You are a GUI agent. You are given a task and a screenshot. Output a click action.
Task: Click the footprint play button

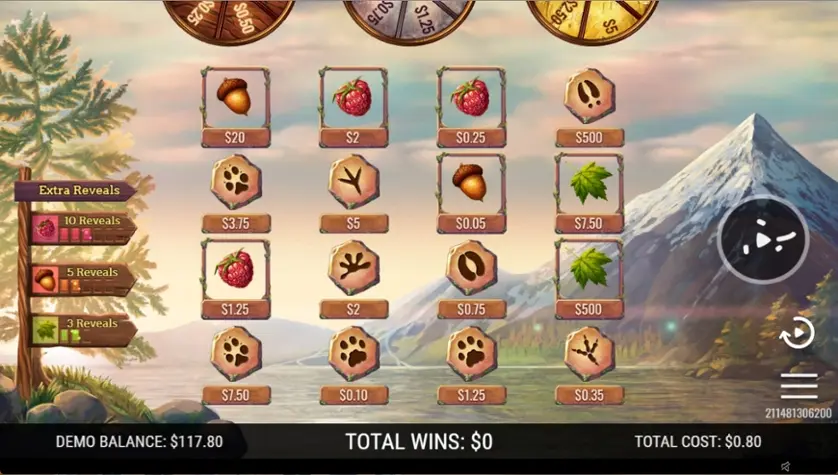click(x=763, y=240)
